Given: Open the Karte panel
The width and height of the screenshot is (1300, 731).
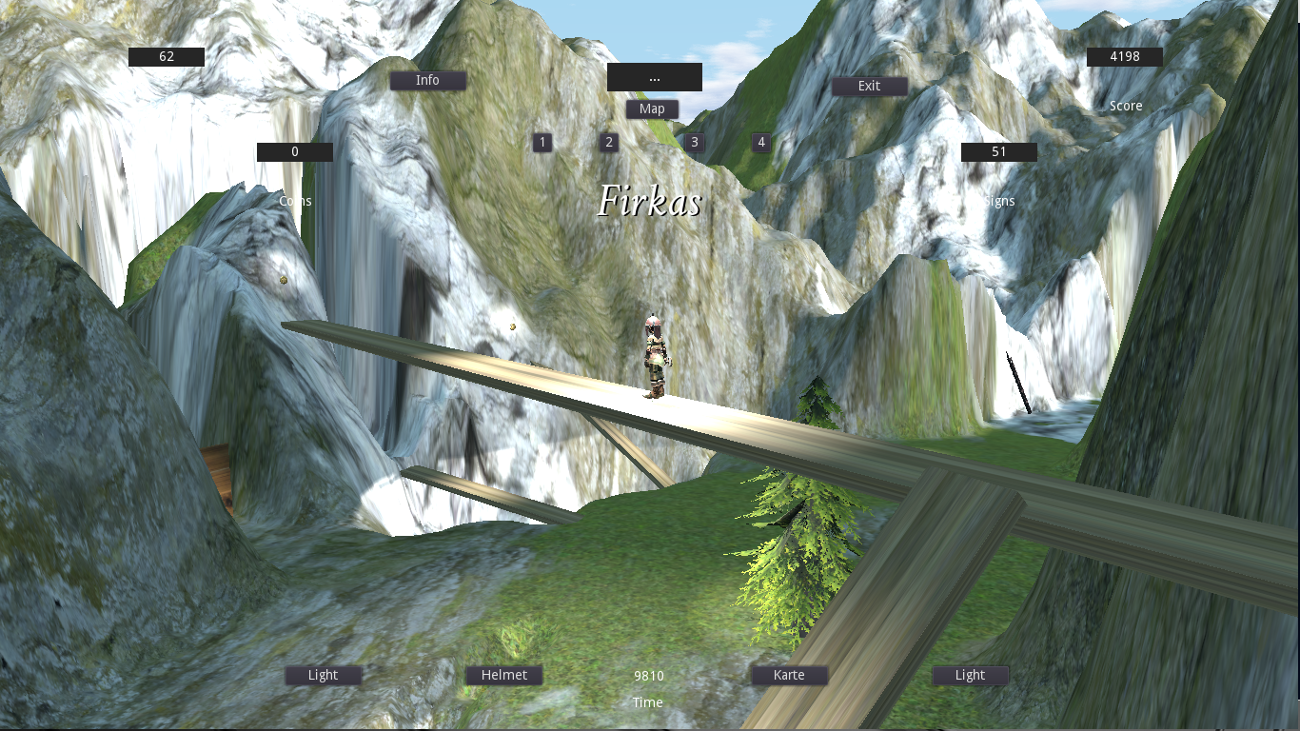Looking at the screenshot, I should pyautogui.click(x=788, y=674).
